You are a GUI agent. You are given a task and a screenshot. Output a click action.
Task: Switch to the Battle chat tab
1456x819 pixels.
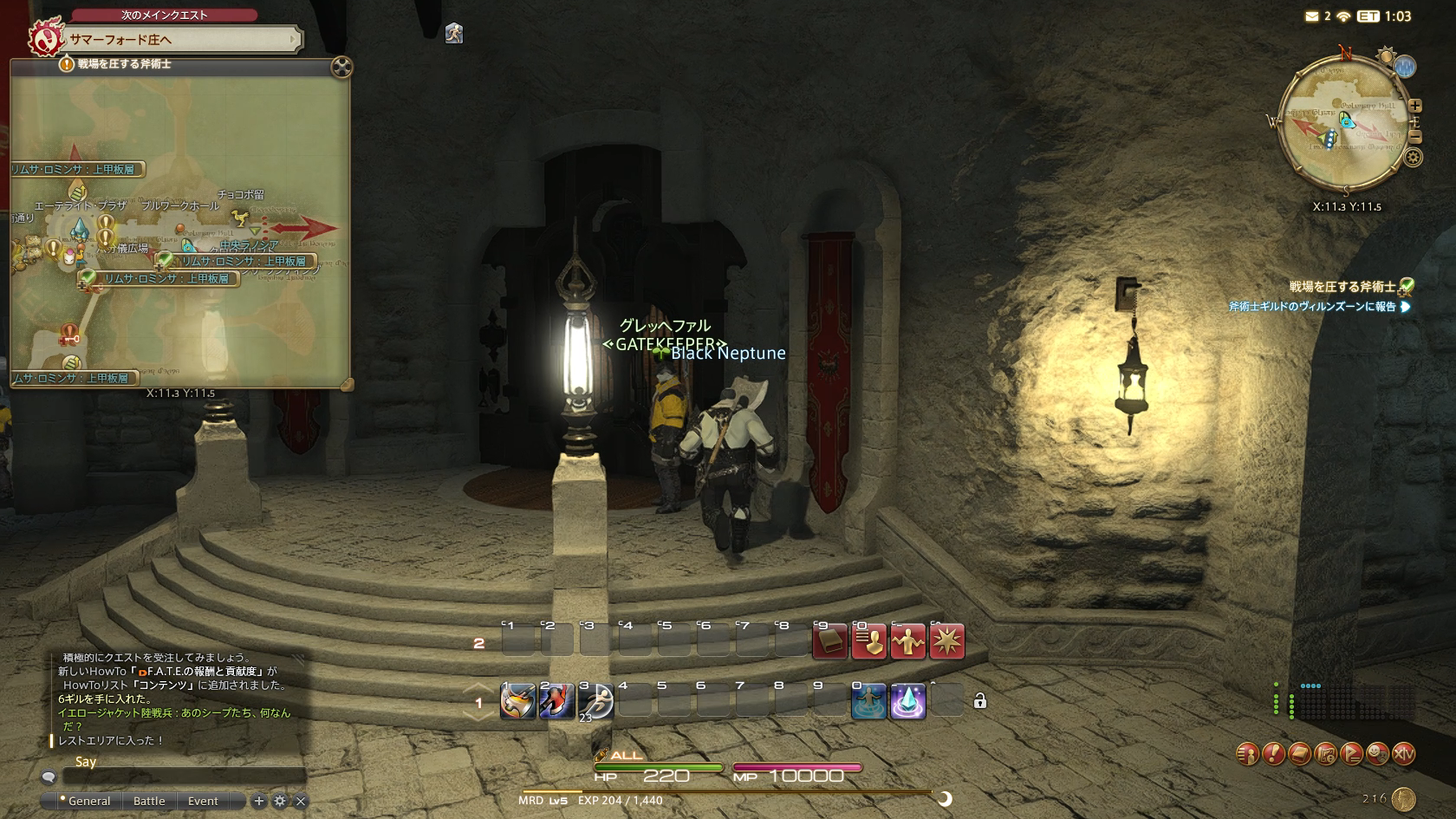[x=149, y=801]
